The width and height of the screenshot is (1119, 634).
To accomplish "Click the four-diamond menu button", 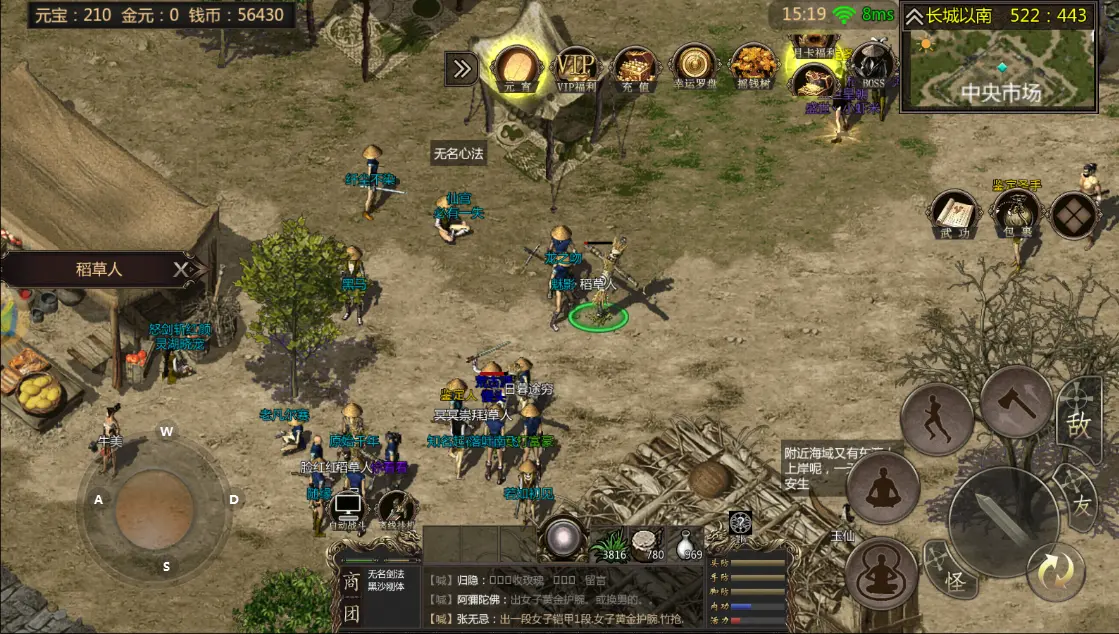I will (1074, 215).
